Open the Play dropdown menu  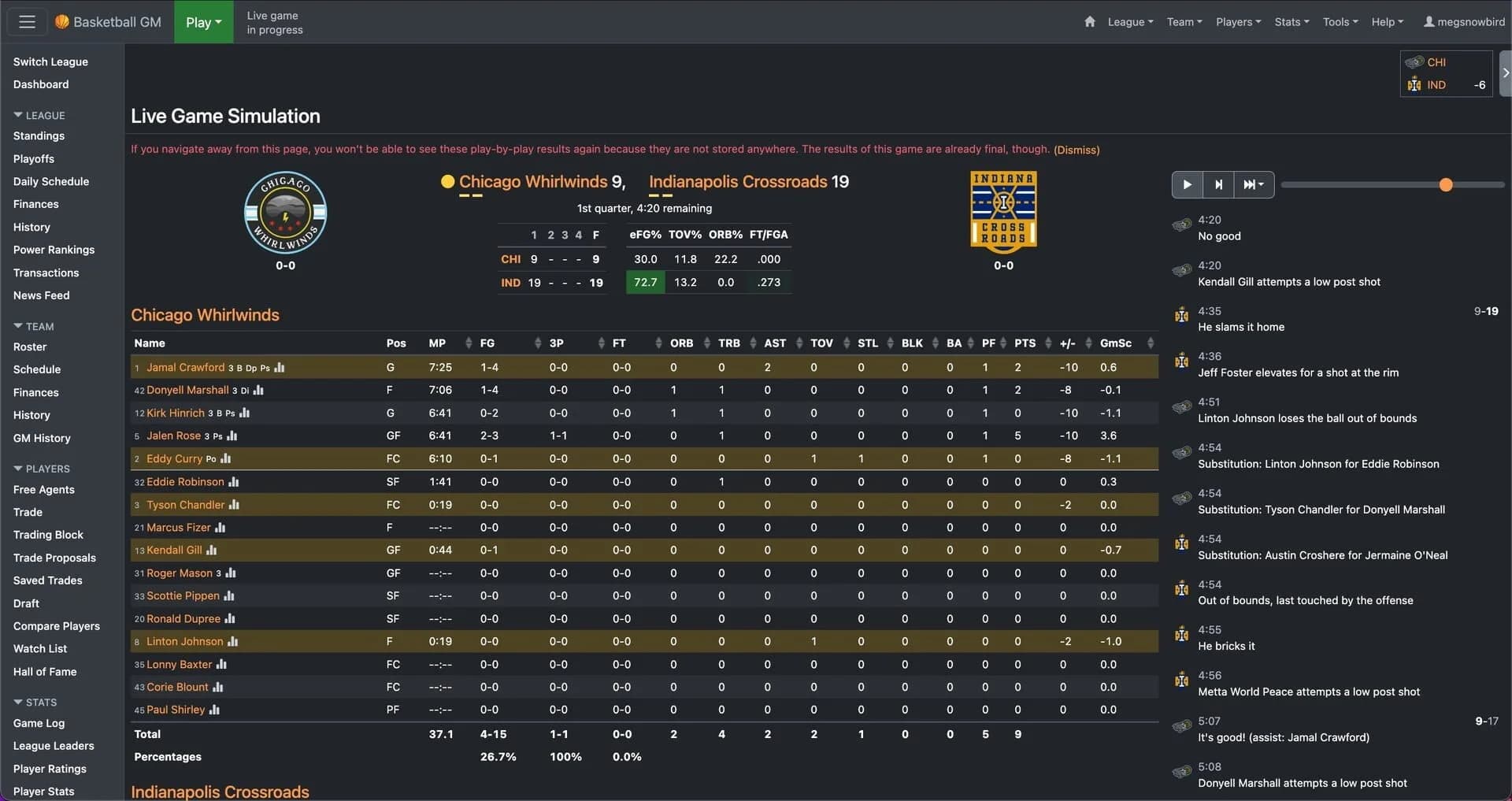pyautogui.click(x=203, y=22)
